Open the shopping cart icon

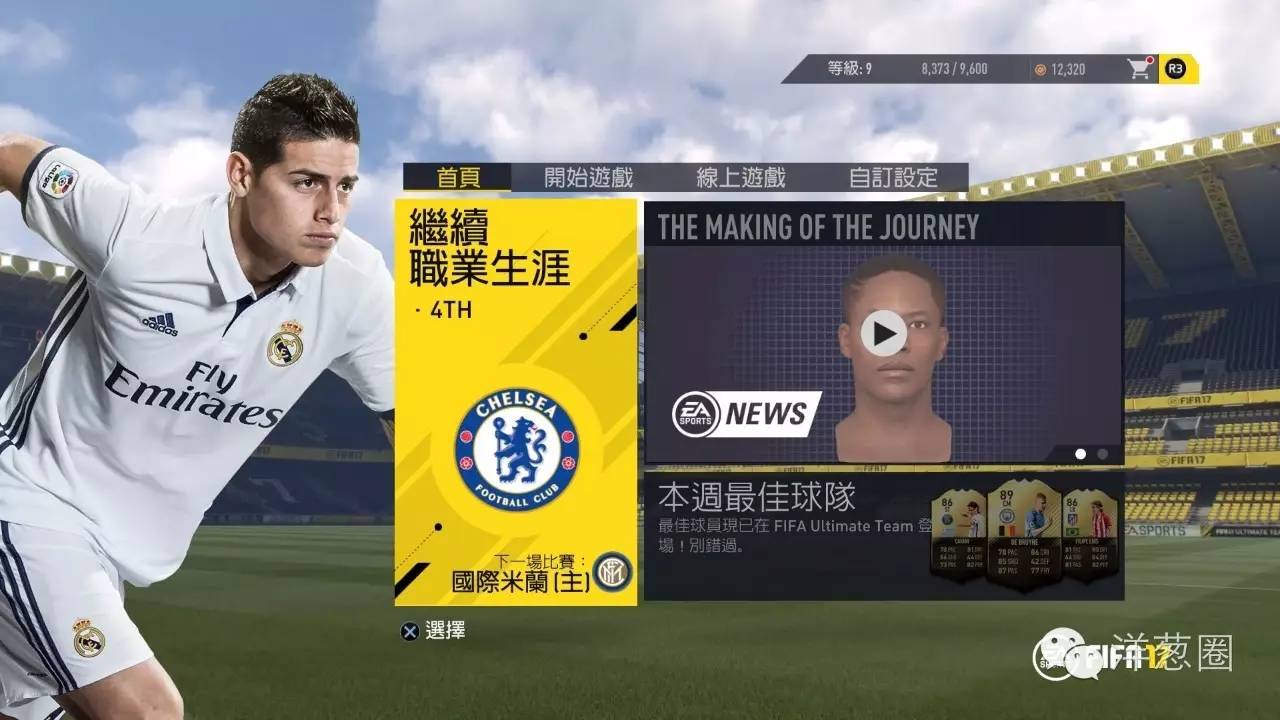[1140, 68]
